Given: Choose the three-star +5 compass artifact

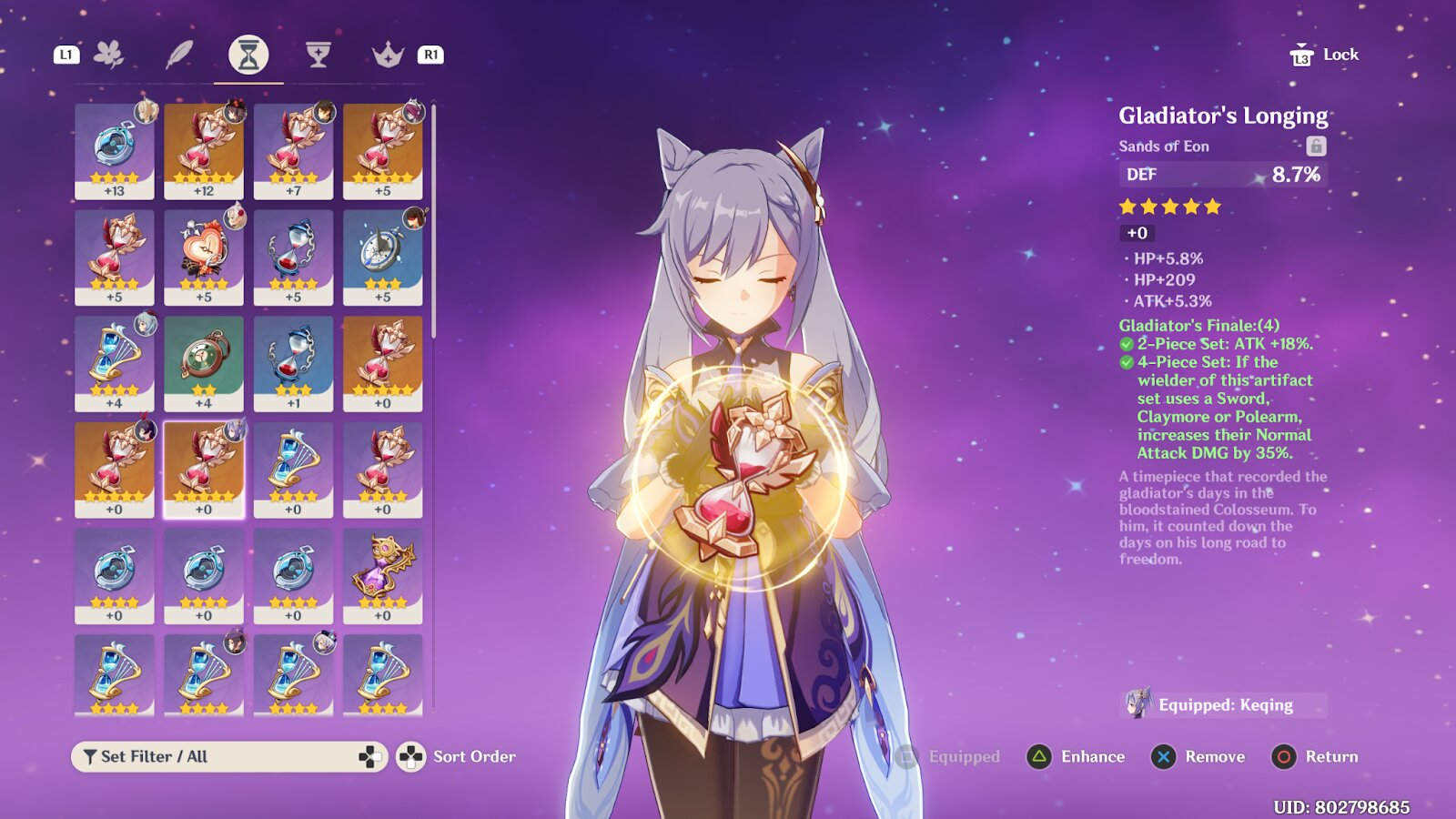Looking at the screenshot, I should click(382, 257).
